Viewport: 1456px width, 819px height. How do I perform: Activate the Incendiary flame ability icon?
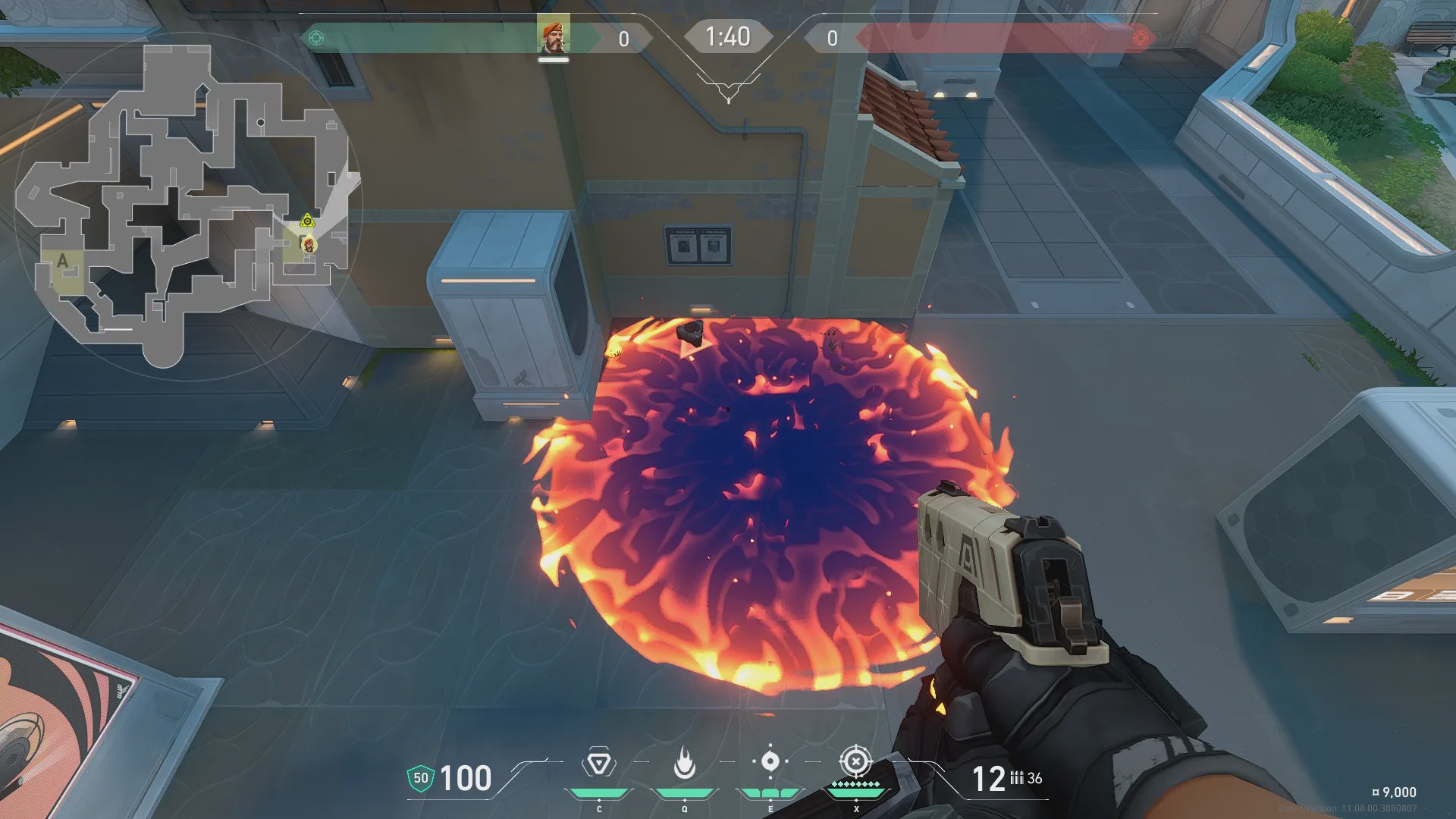click(685, 763)
